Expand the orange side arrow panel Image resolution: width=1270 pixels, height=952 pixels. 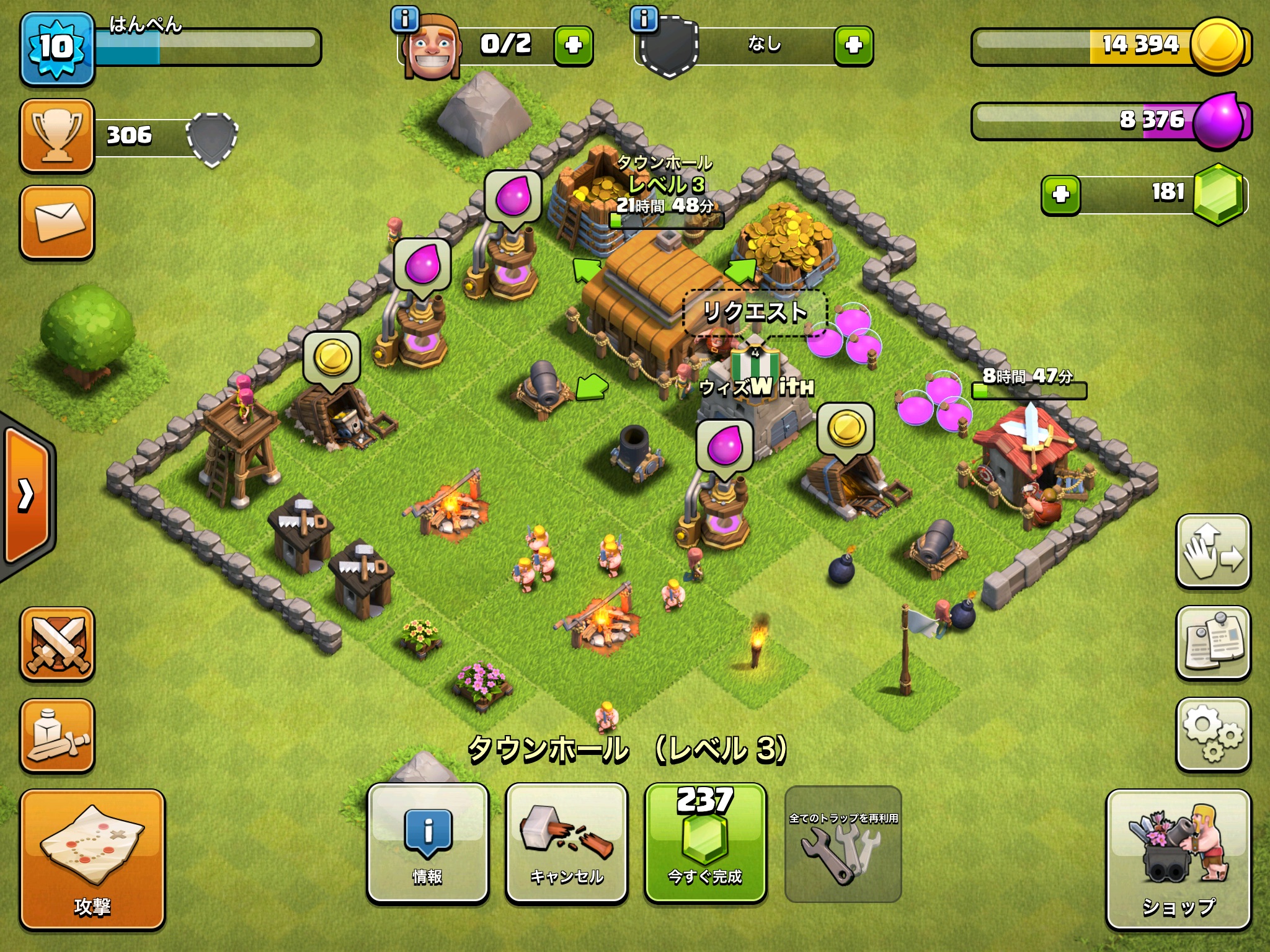pyautogui.click(x=26, y=495)
